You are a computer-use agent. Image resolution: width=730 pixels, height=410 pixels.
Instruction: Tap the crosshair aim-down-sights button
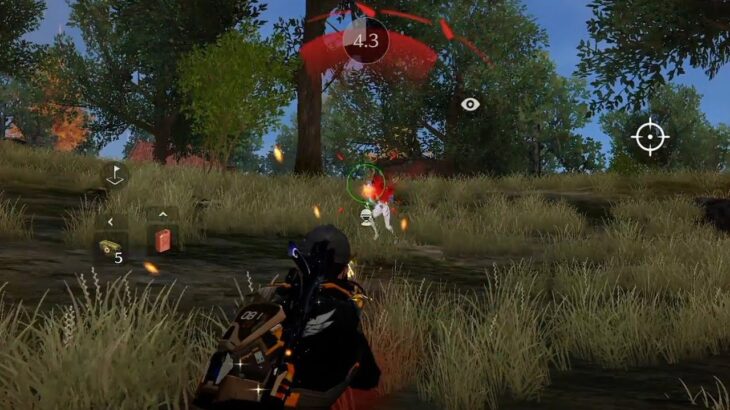click(x=649, y=135)
